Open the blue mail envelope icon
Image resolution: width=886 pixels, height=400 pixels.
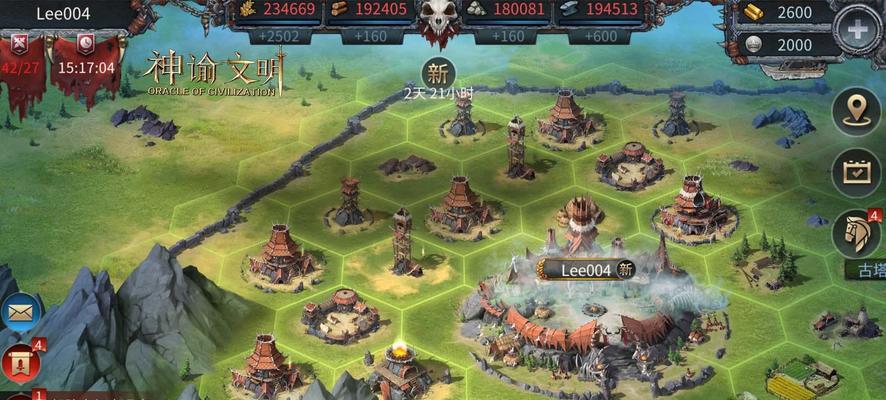[19, 313]
